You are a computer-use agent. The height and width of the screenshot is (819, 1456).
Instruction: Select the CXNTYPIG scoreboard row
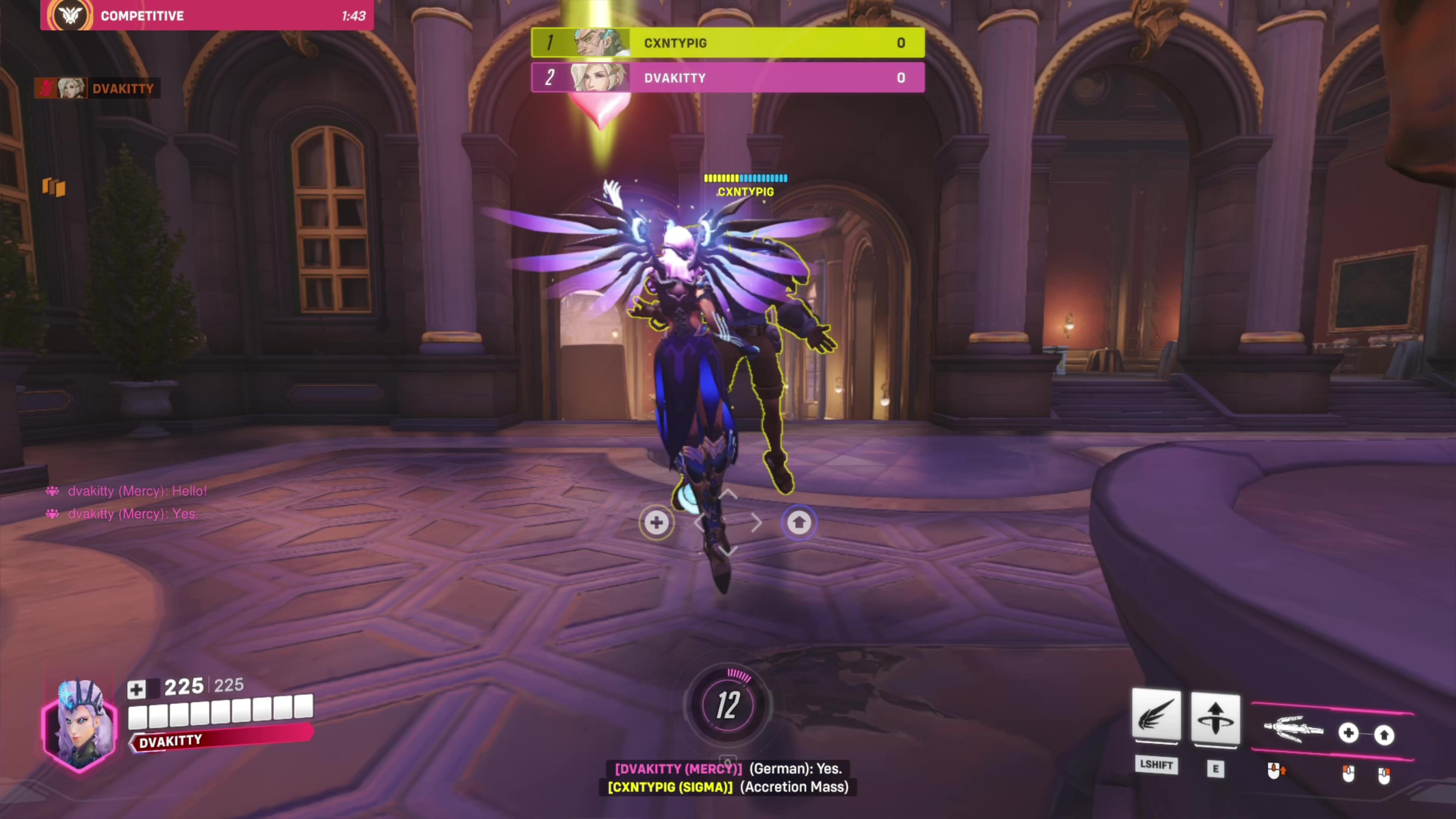pos(728,43)
